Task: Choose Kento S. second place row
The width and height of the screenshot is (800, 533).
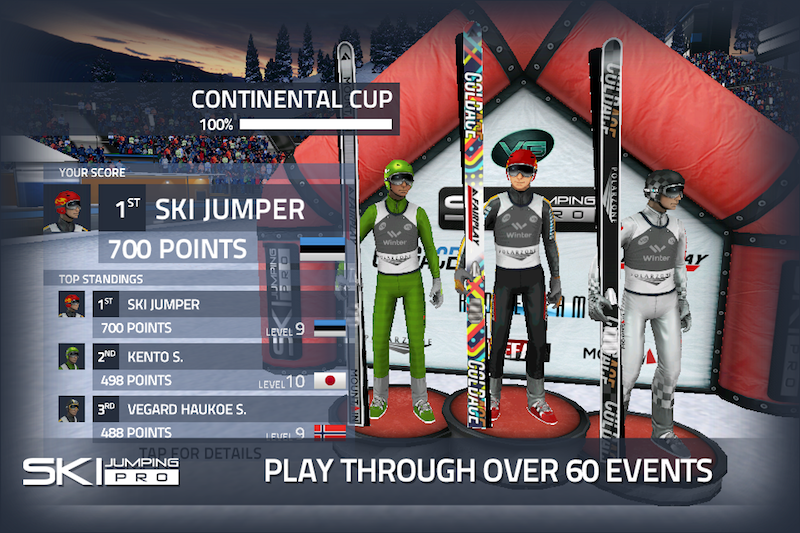Action: coord(200,367)
